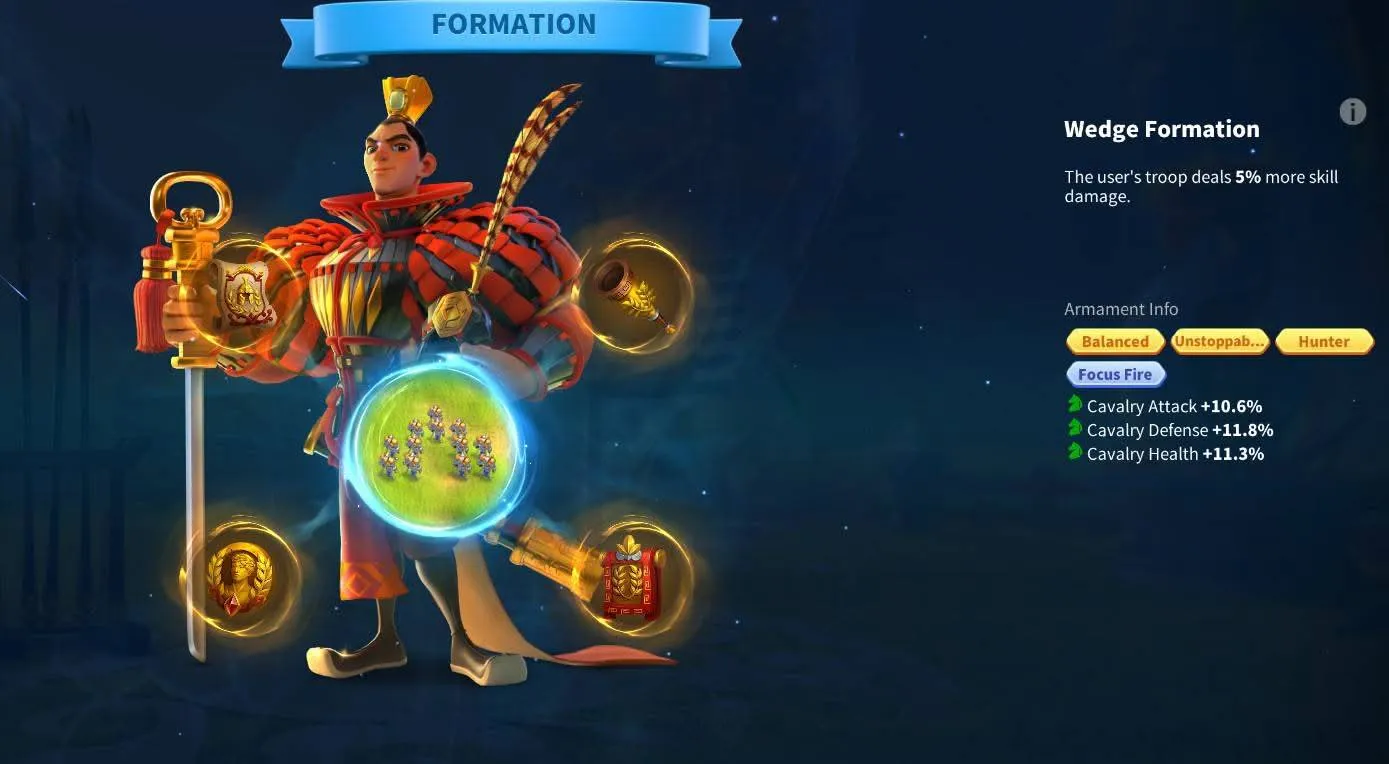Viewport: 1389px width, 764px height.
Task: Select the Focus Fire armament tag
Action: tap(1115, 374)
